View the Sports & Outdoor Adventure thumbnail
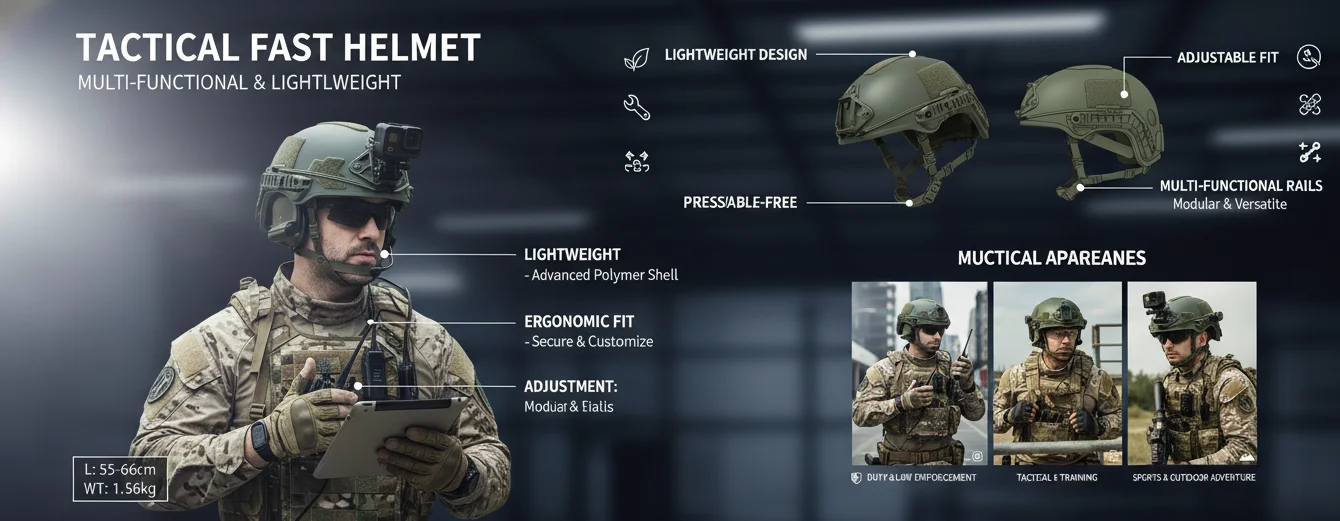The width and height of the screenshot is (1340, 521). point(1192,373)
